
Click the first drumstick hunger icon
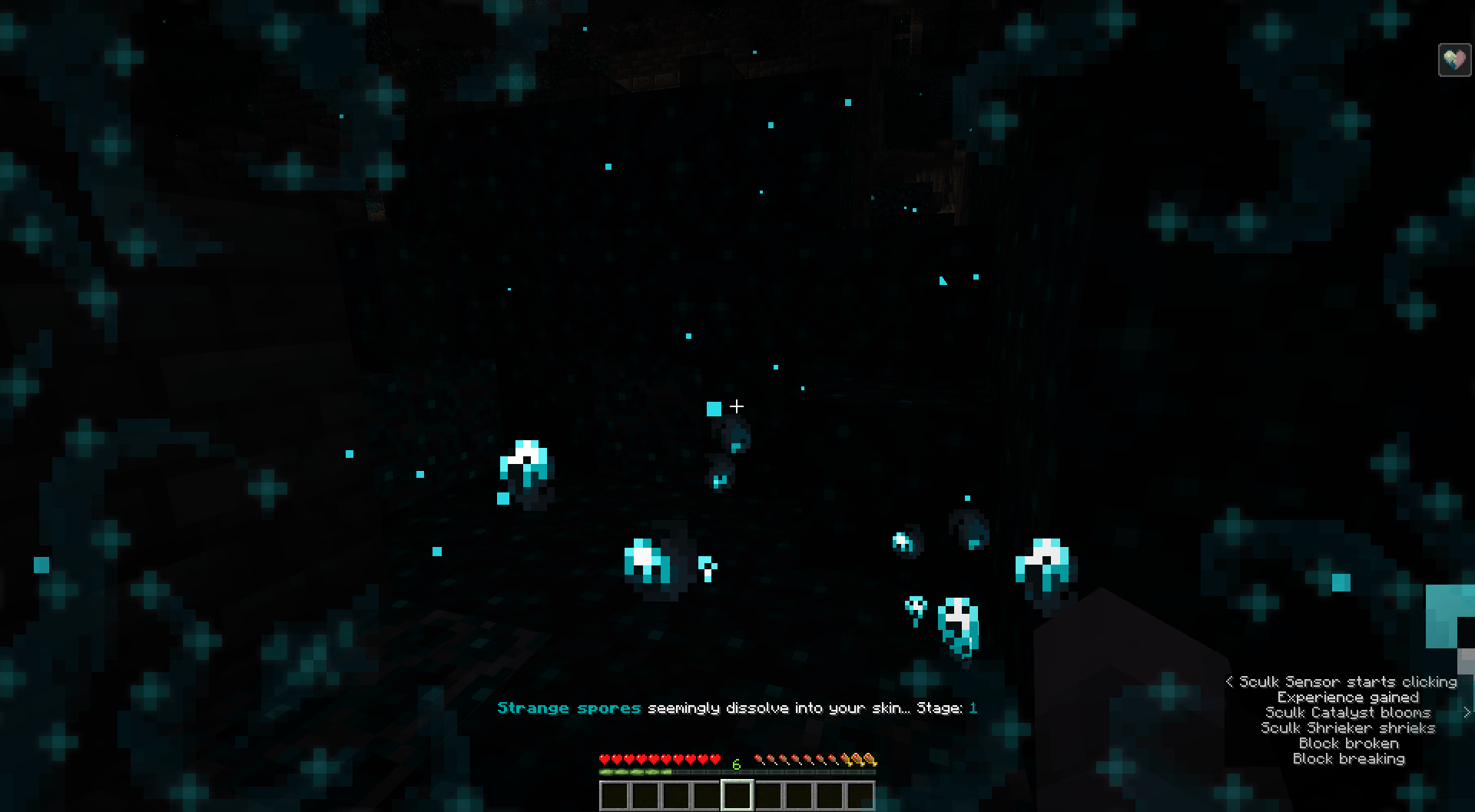pyautogui.click(x=761, y=758)
